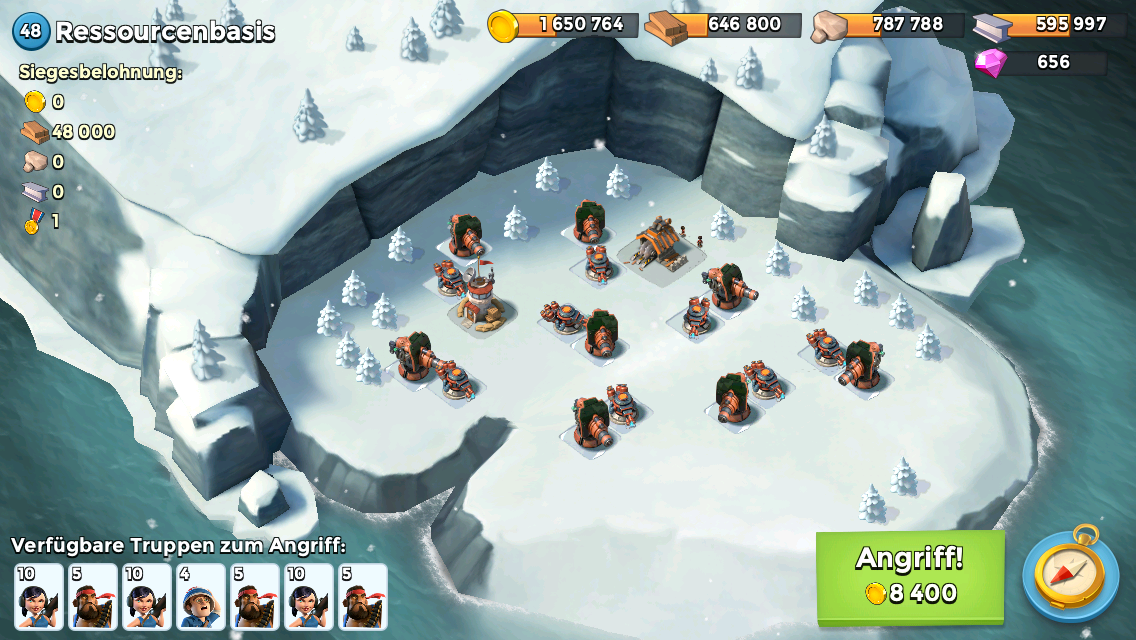Tap the compass to return to the map

tap(1070, 574)
